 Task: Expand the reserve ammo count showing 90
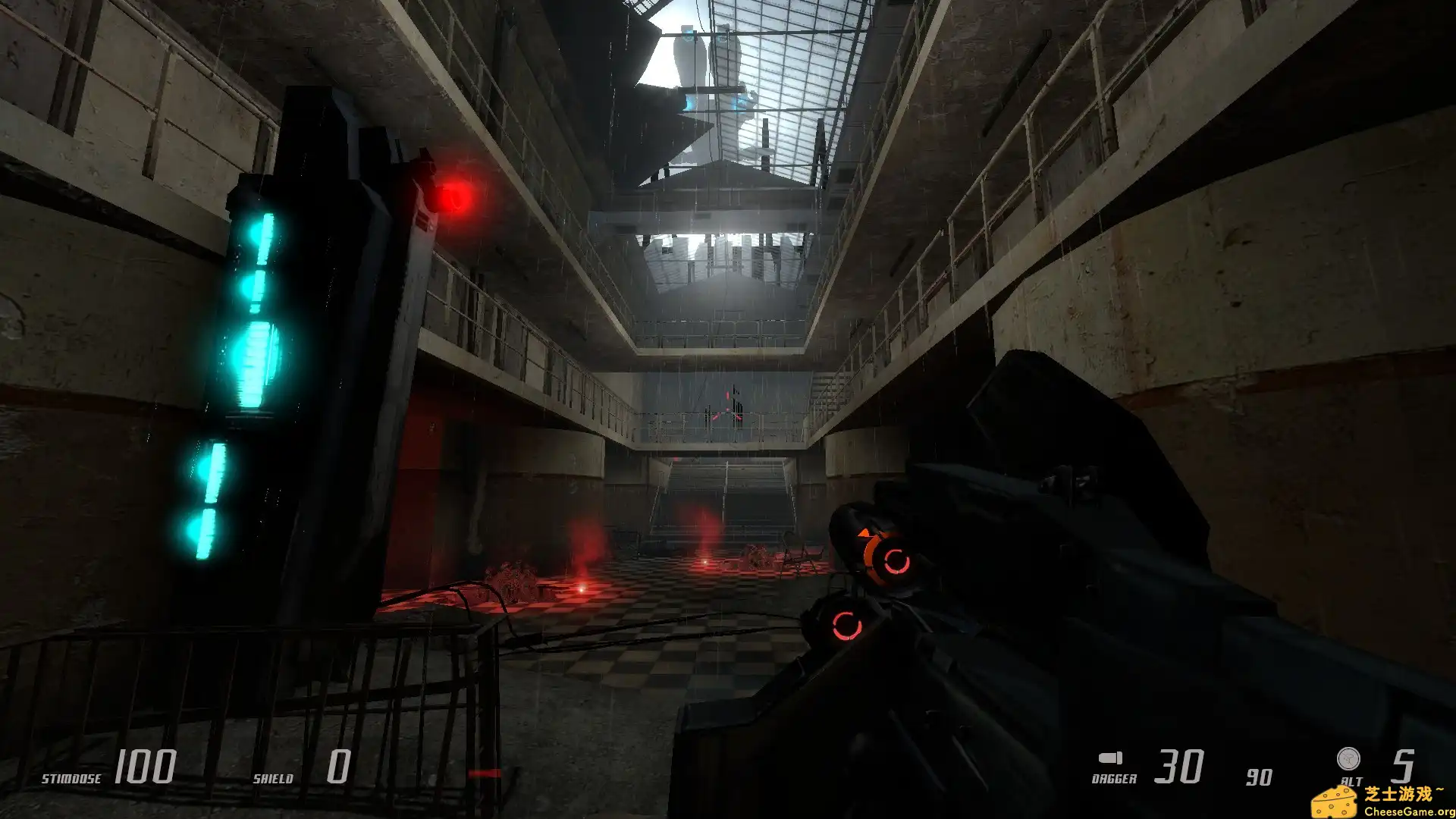(x=1260, y=775)
